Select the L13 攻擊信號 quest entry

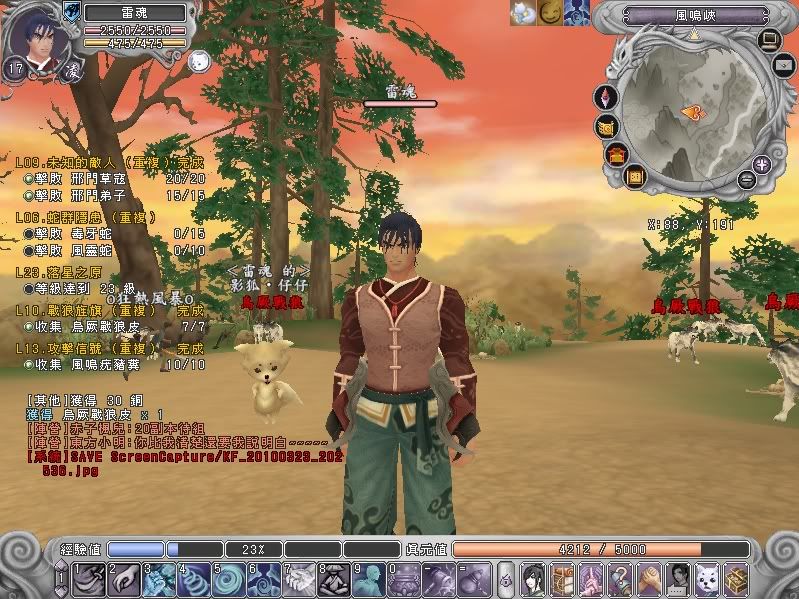click(109, 347)
